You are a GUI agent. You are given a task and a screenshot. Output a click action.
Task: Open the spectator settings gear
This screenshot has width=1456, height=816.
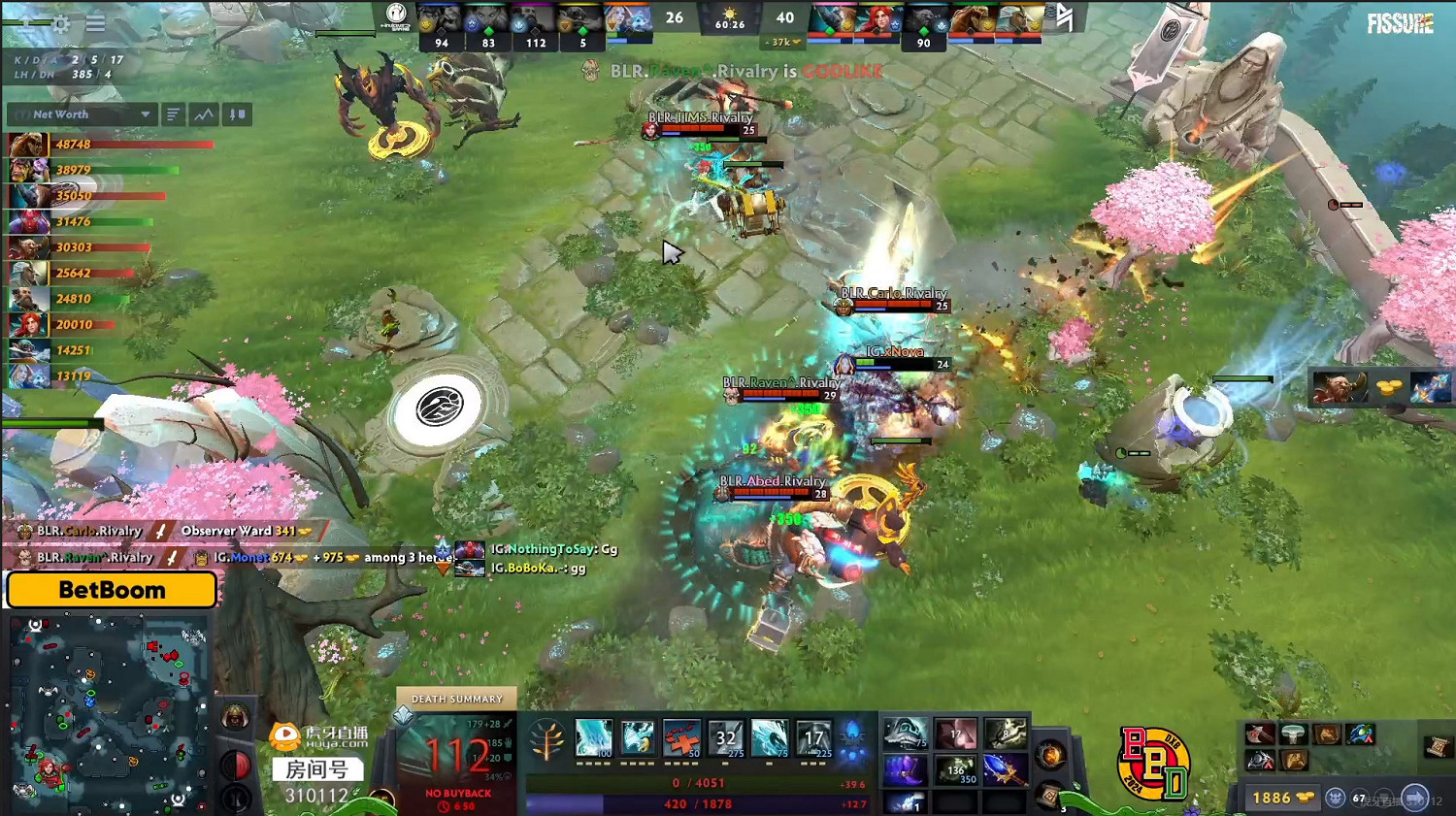61,23
